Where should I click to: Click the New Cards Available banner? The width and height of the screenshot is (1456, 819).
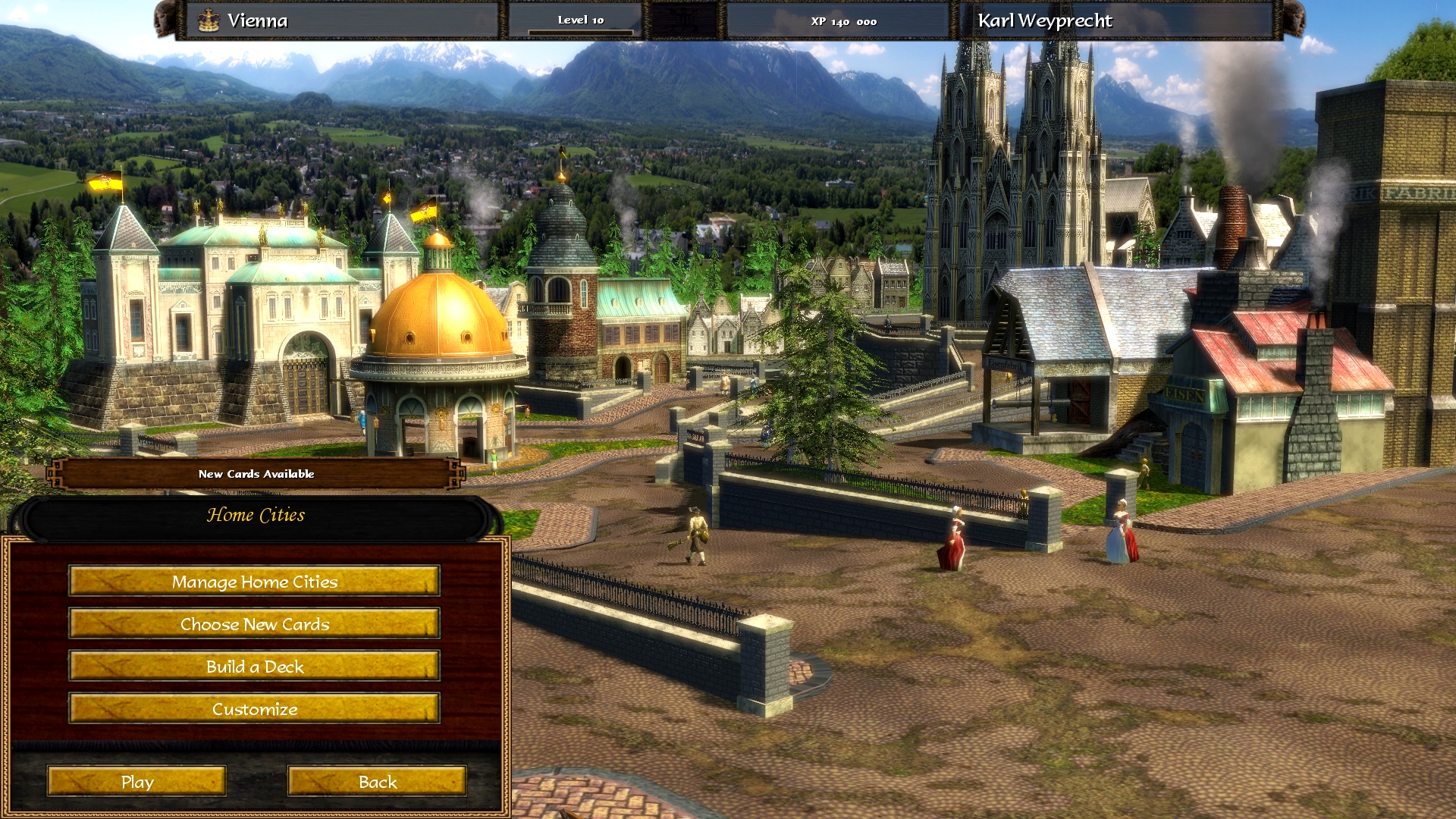coord(256,474)
